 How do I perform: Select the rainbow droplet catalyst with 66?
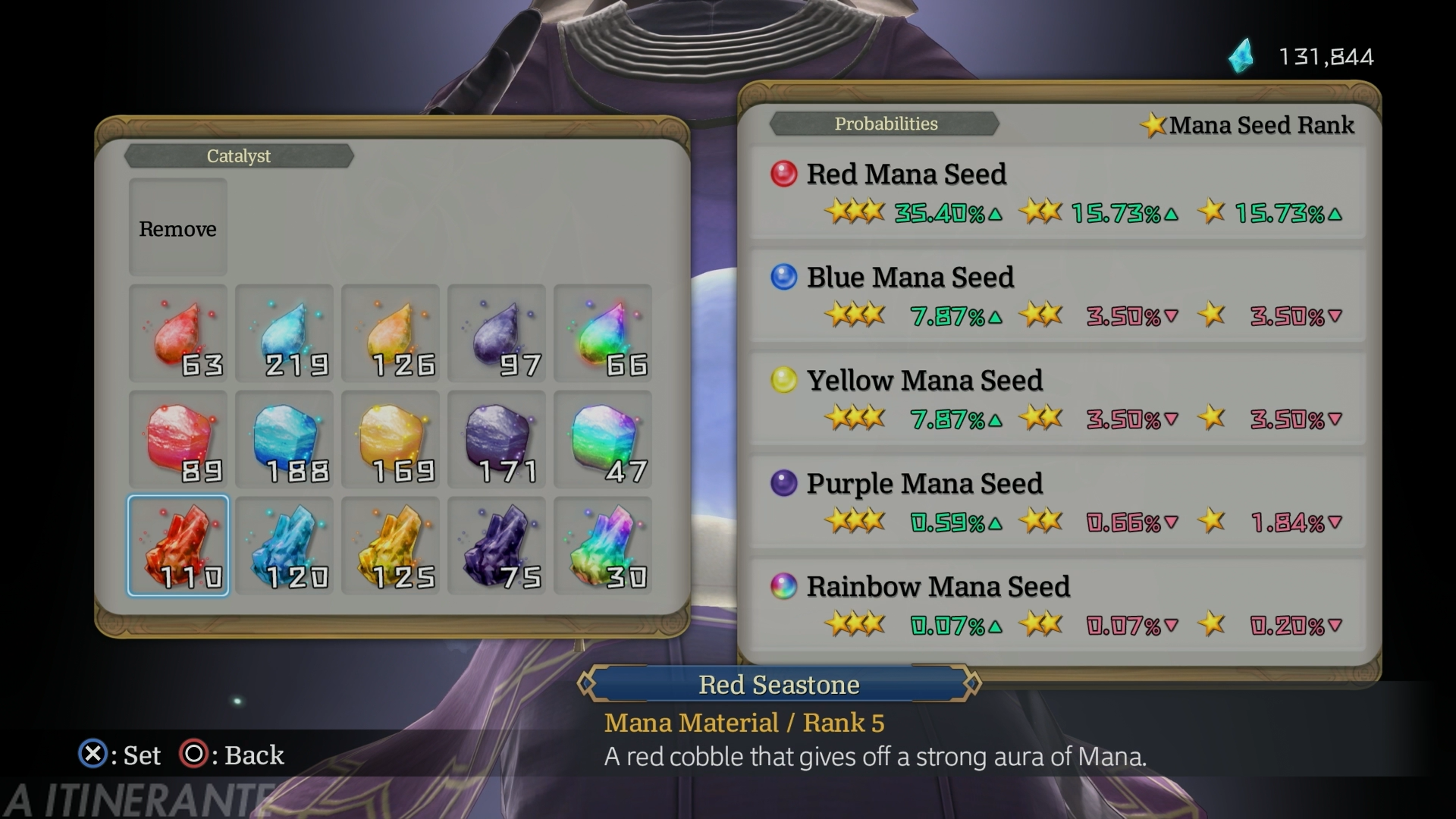point(602,334)
